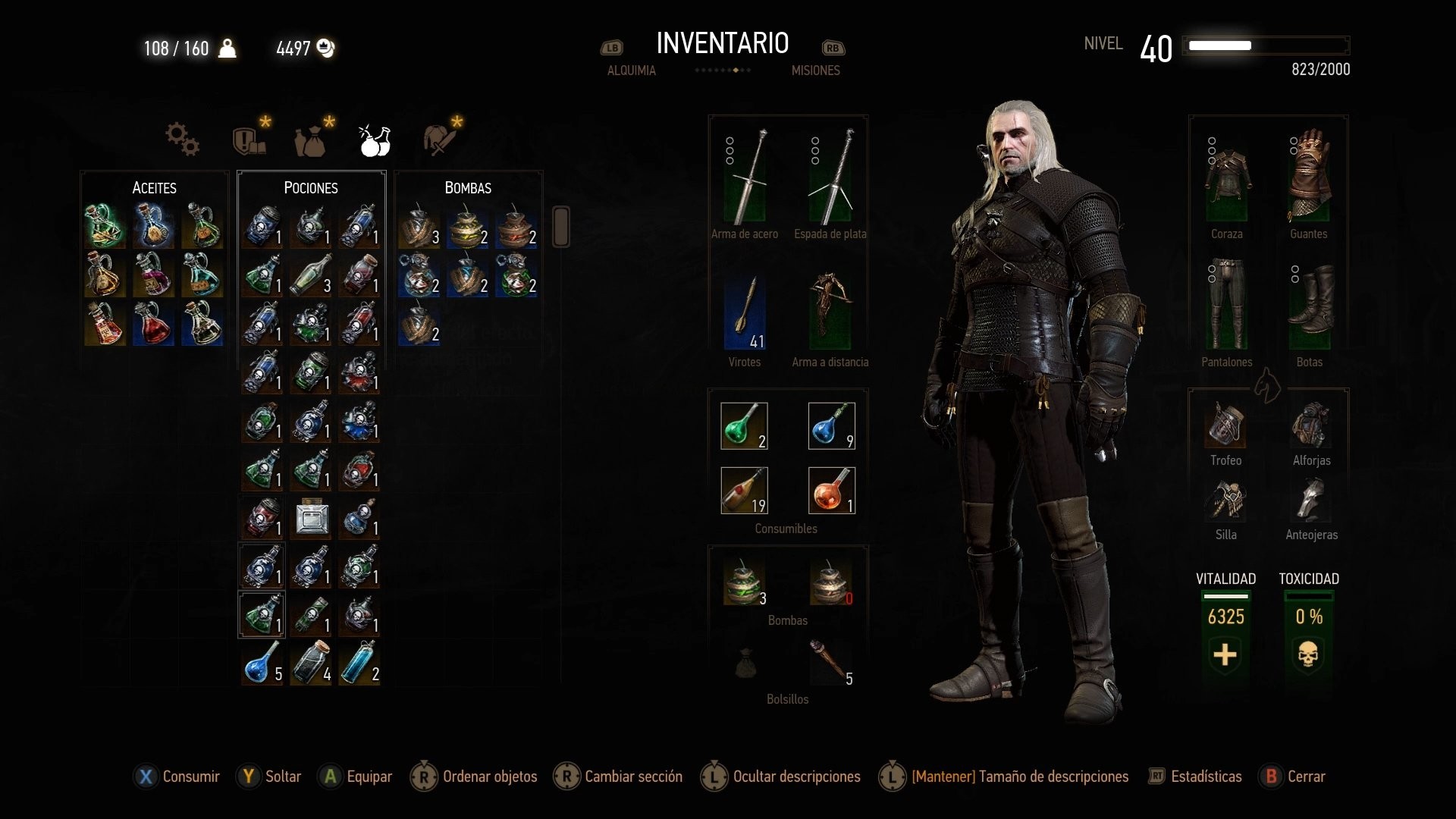Switch to the Alquimia tab

pos(631,70)
